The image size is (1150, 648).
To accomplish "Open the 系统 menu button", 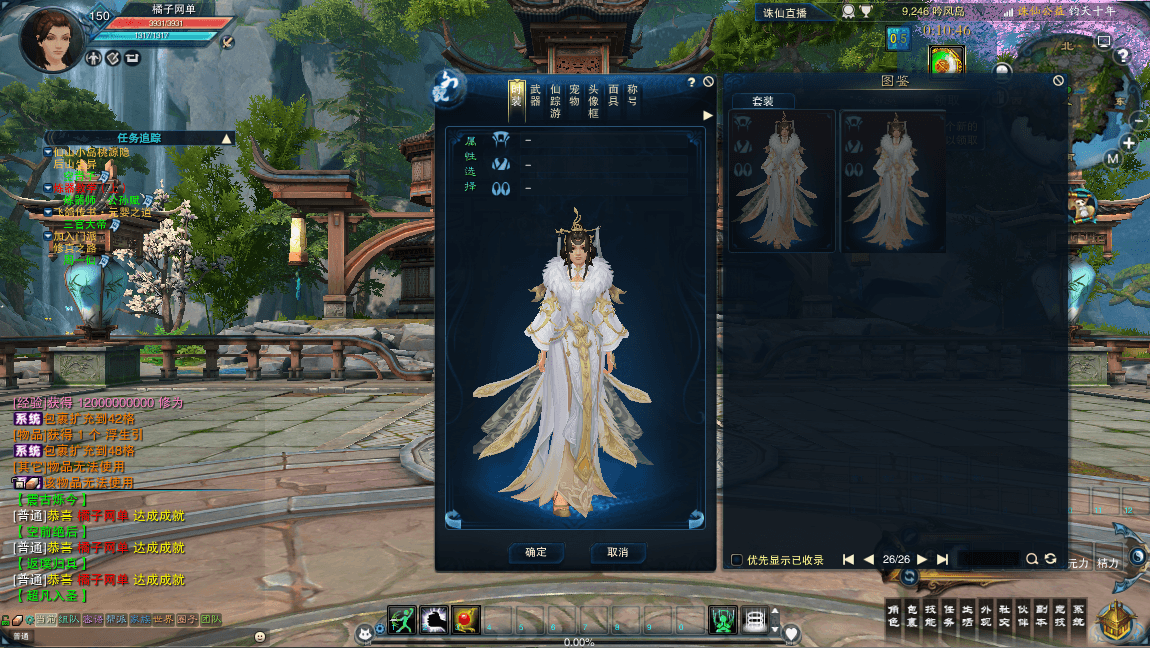I will [x=1078, y=615].
